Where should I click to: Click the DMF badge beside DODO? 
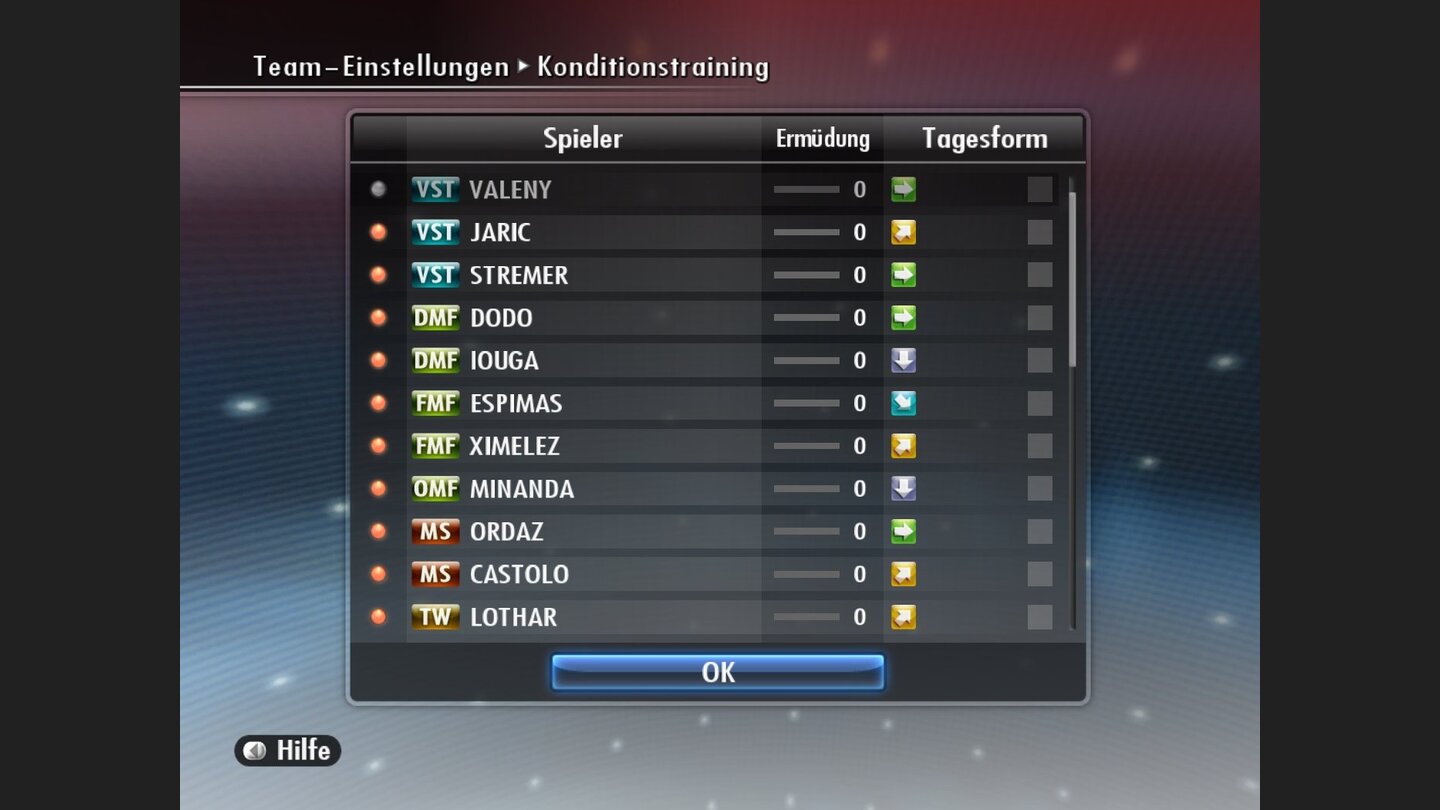click(x=435, y=317)
